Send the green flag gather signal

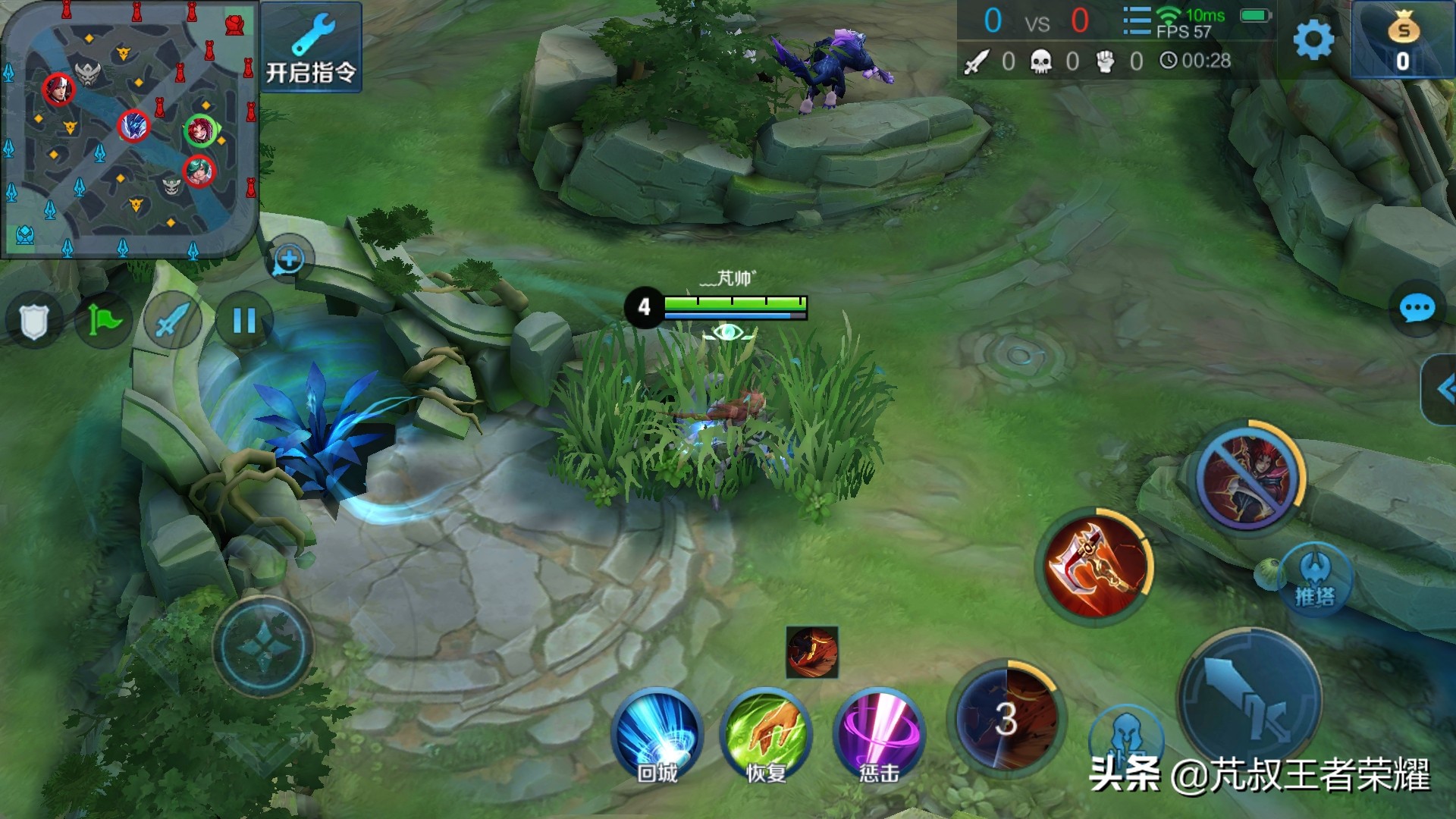(x=104, y=321)
